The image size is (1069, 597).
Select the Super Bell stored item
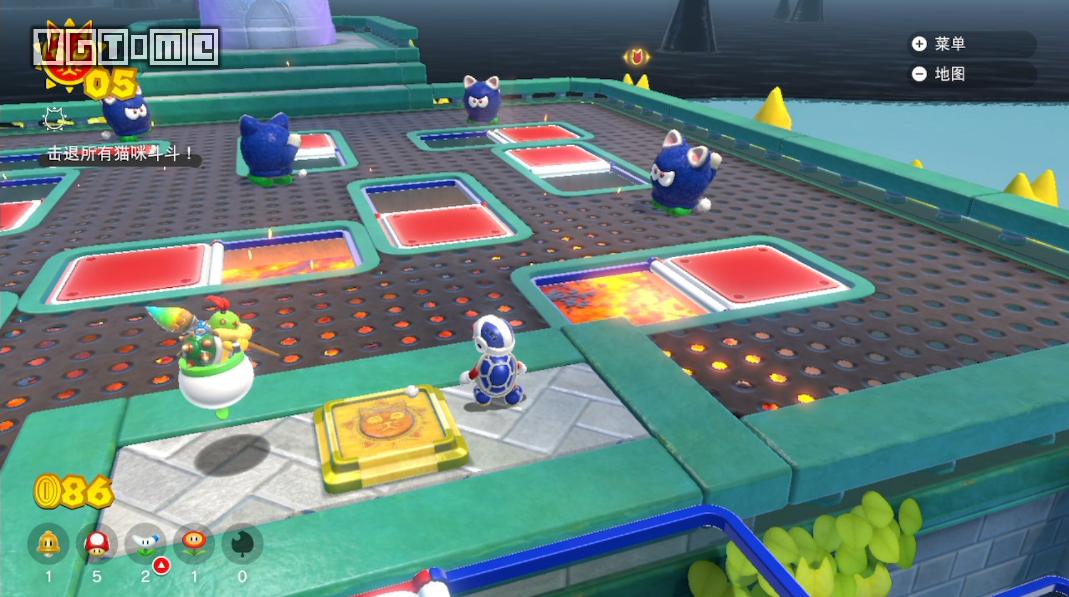click(47, 544)
